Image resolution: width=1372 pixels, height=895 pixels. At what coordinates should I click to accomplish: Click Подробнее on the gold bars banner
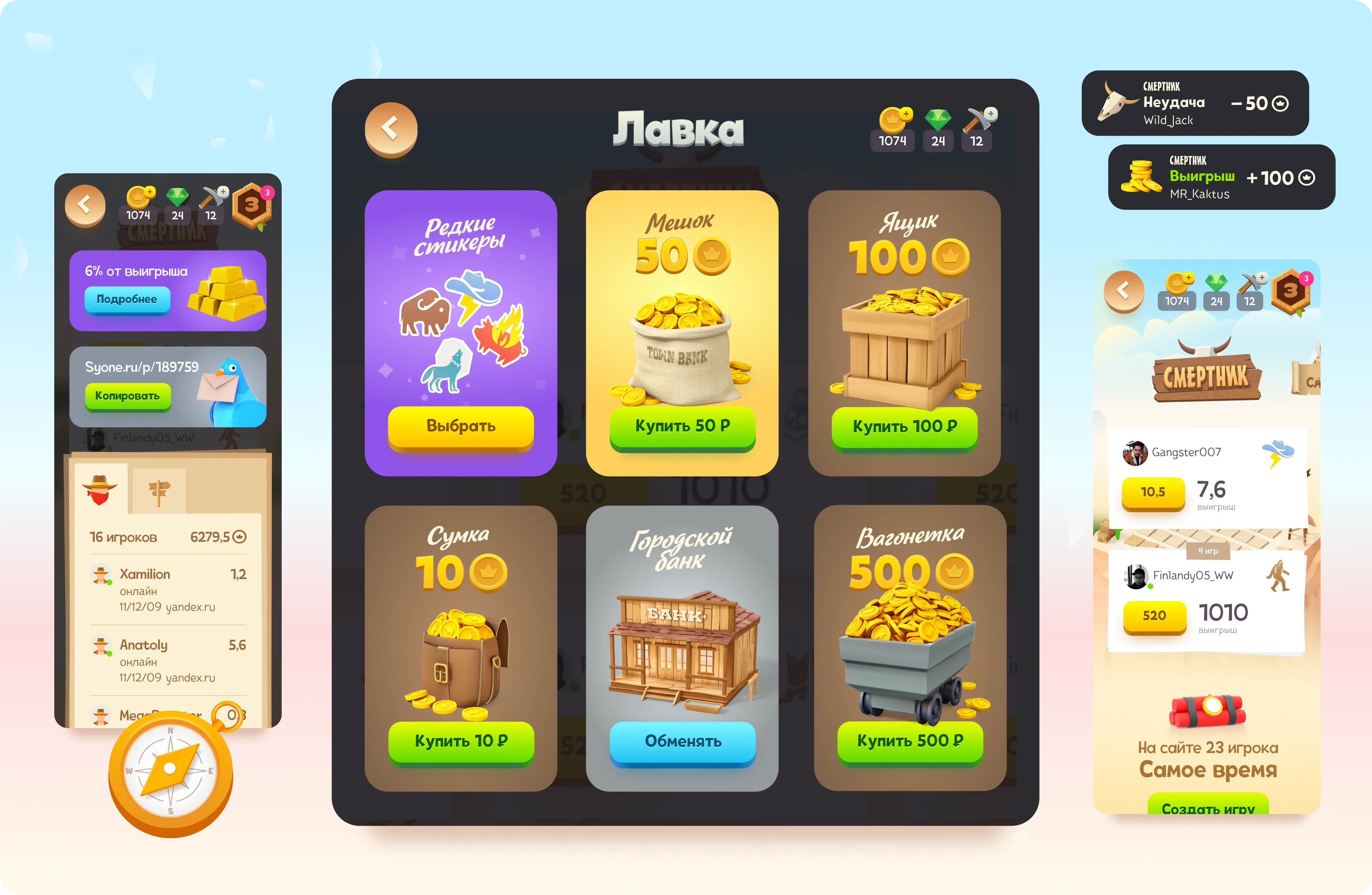[x=127, y=299]
